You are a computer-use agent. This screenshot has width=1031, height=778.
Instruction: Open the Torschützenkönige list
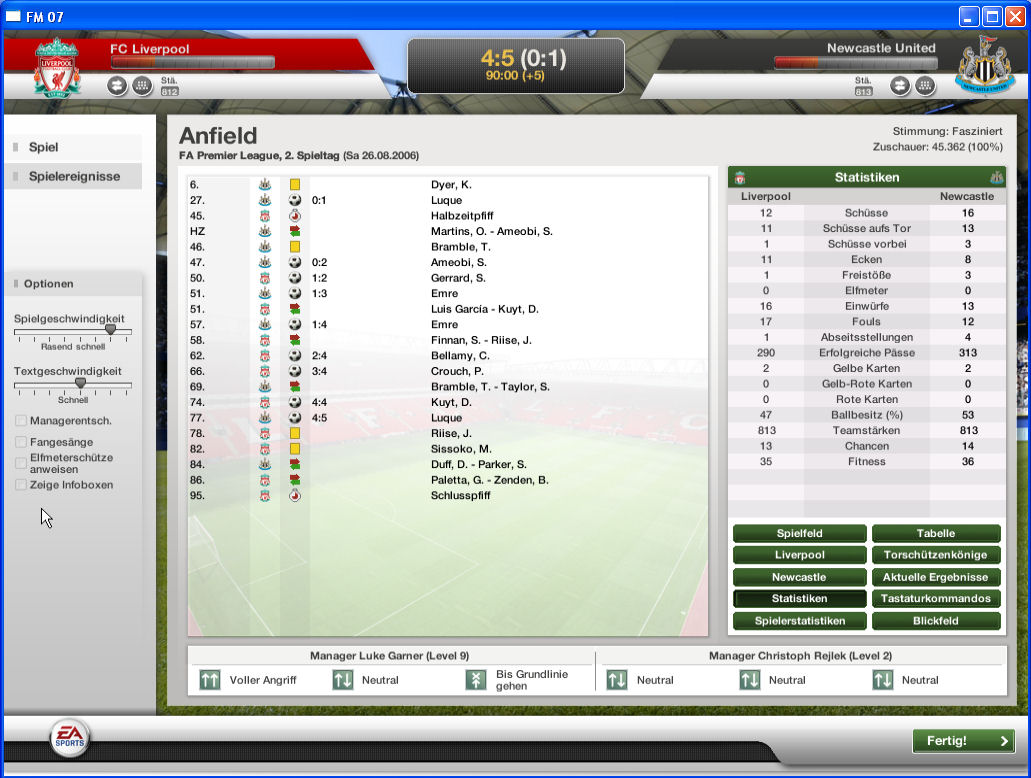tap(935, 555)
